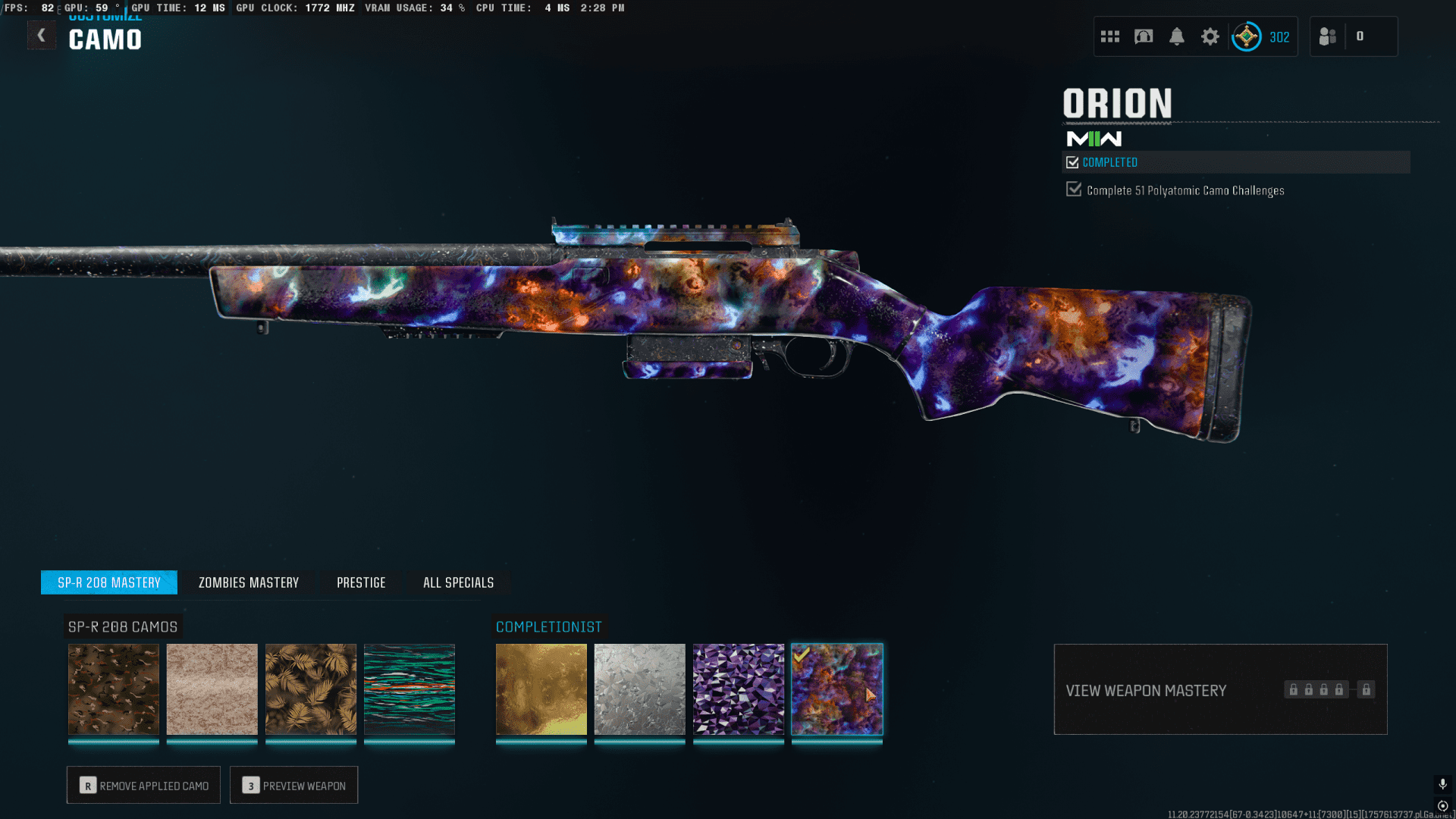Pick the tan desert digital camo

(212, 689)
